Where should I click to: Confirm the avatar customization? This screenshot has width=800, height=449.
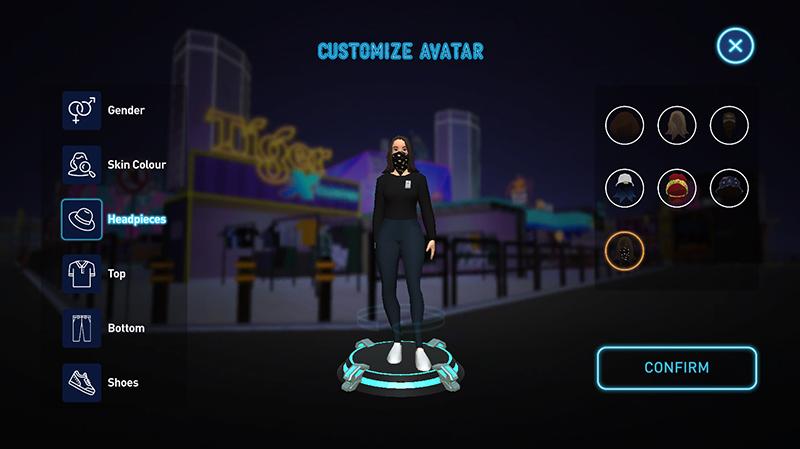coord(677,367)
